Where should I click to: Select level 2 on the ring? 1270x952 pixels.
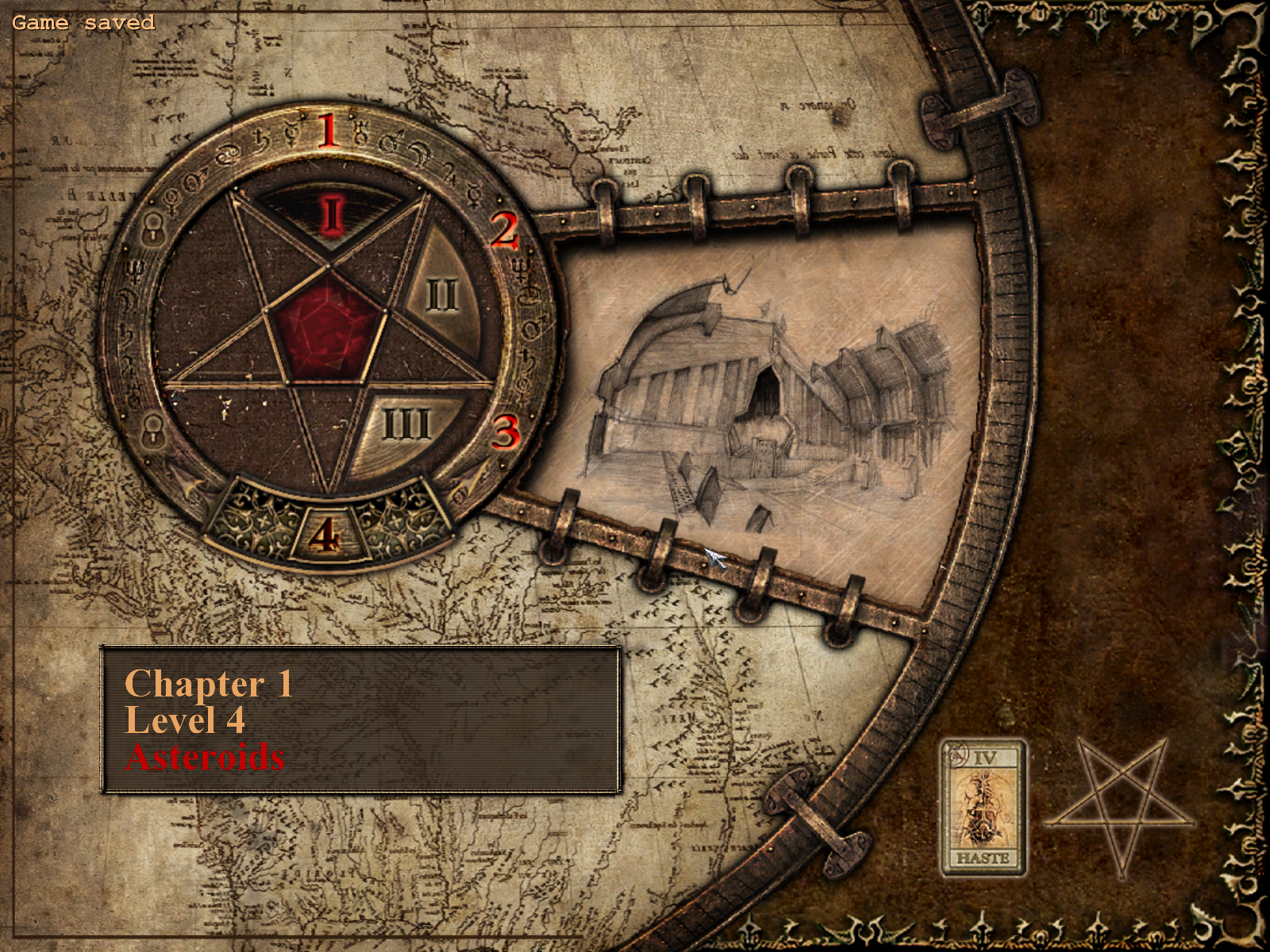pyautogui.click(x=504, y=230)
